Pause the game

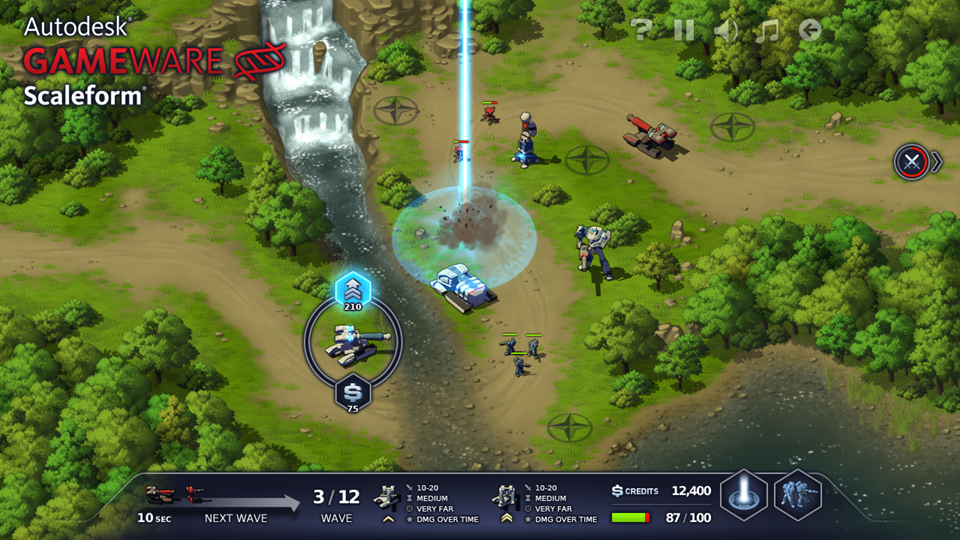[684, 30]
